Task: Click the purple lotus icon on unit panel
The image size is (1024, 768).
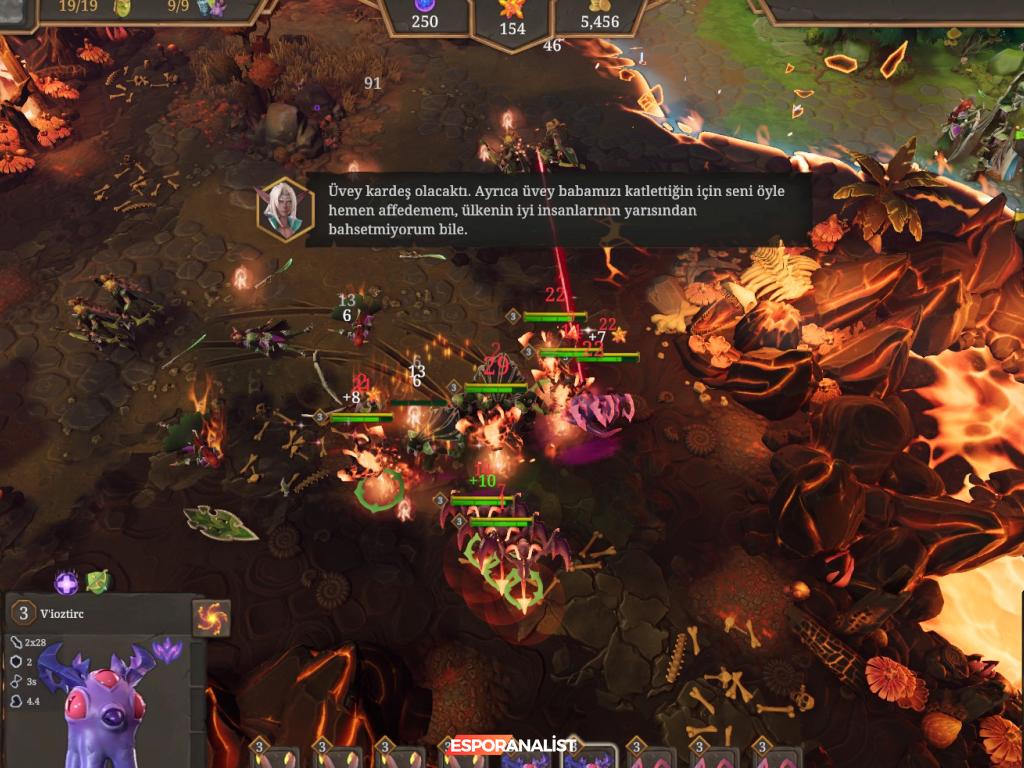Action: coord(166,648)
